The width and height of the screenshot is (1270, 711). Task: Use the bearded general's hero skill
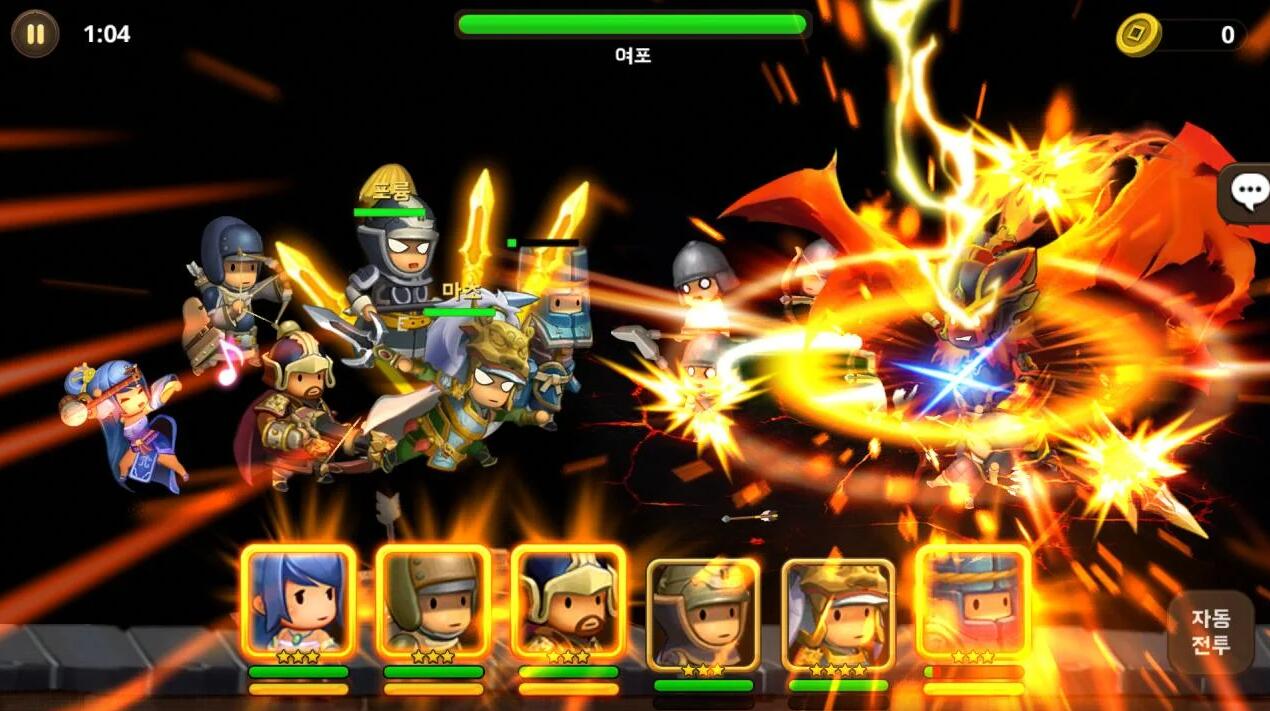click(568, 601)
